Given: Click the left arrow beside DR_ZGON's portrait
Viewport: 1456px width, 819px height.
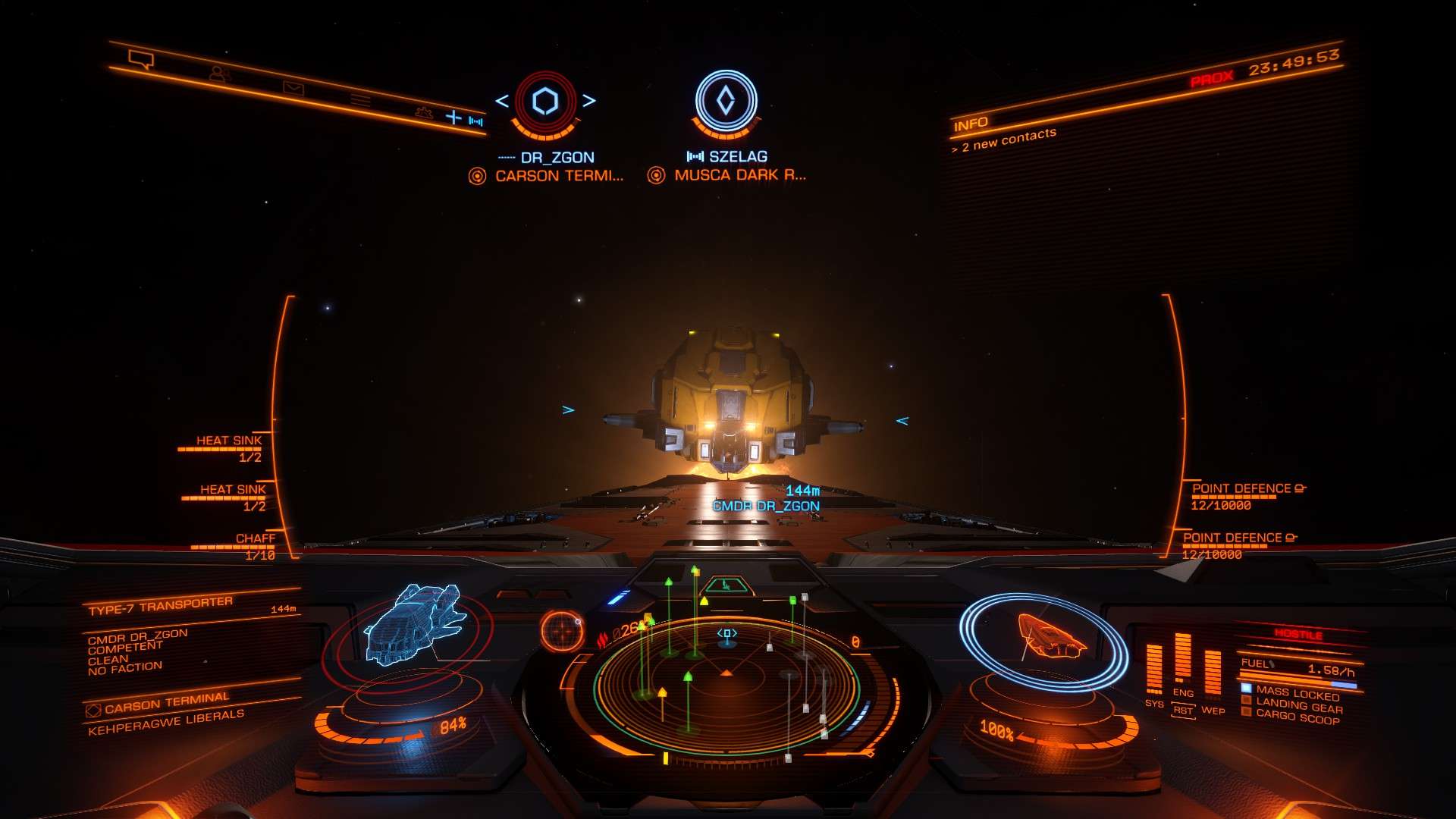Looking at the screenshot, I should (x=502, y=101).
